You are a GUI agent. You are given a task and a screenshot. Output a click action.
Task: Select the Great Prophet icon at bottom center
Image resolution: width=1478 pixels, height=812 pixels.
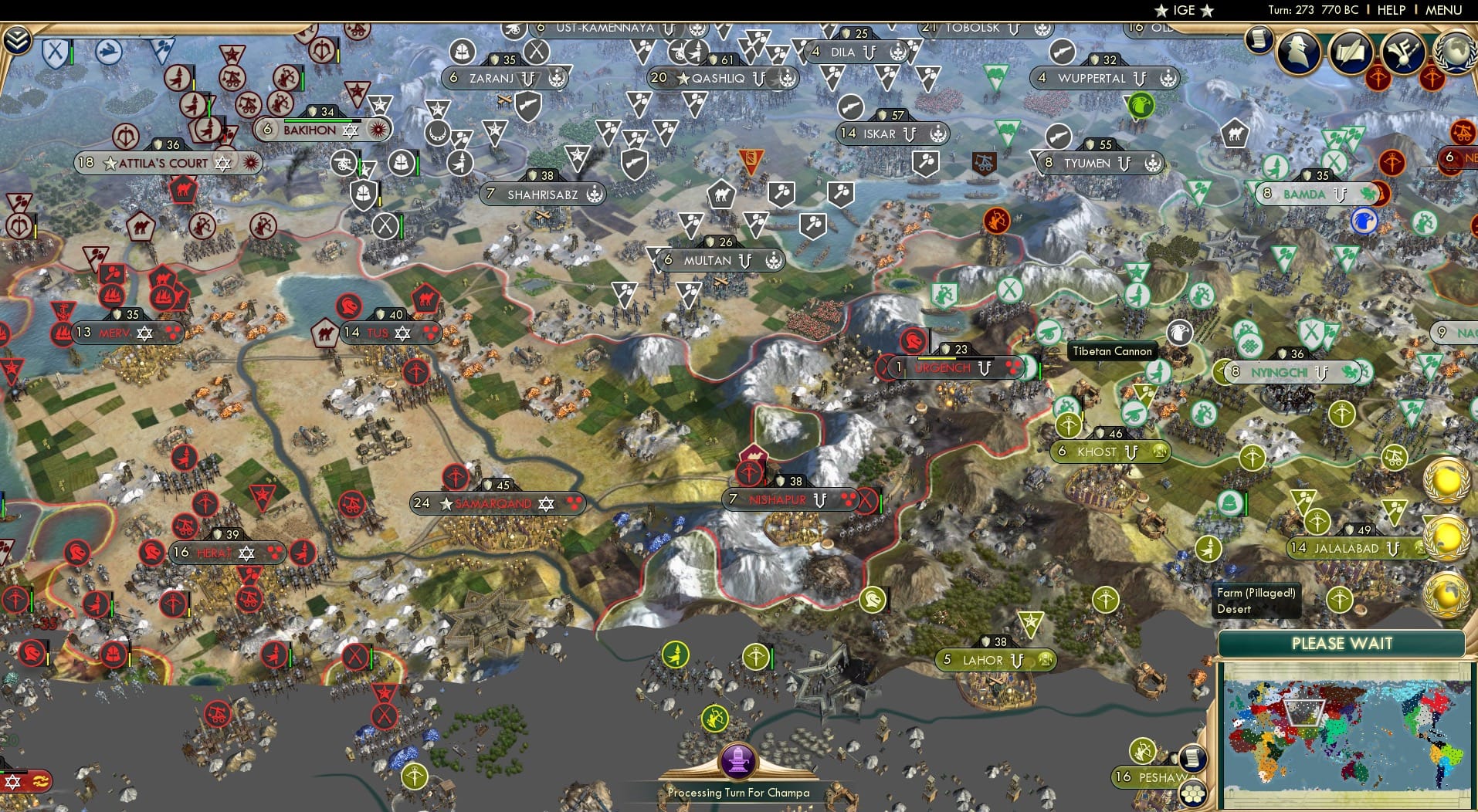click(739, 759)
